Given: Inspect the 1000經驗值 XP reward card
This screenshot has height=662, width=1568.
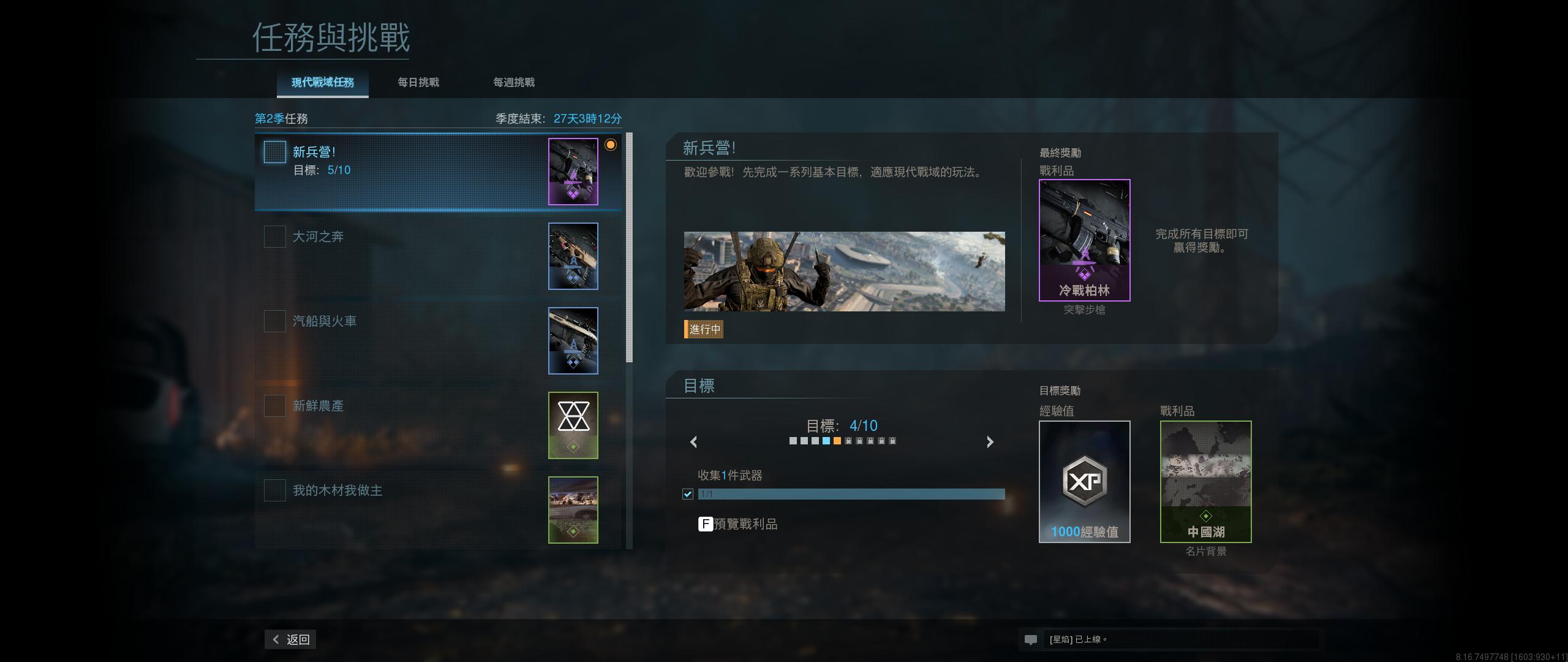Looking at the screenshot, I should [x=1084, y=481].
